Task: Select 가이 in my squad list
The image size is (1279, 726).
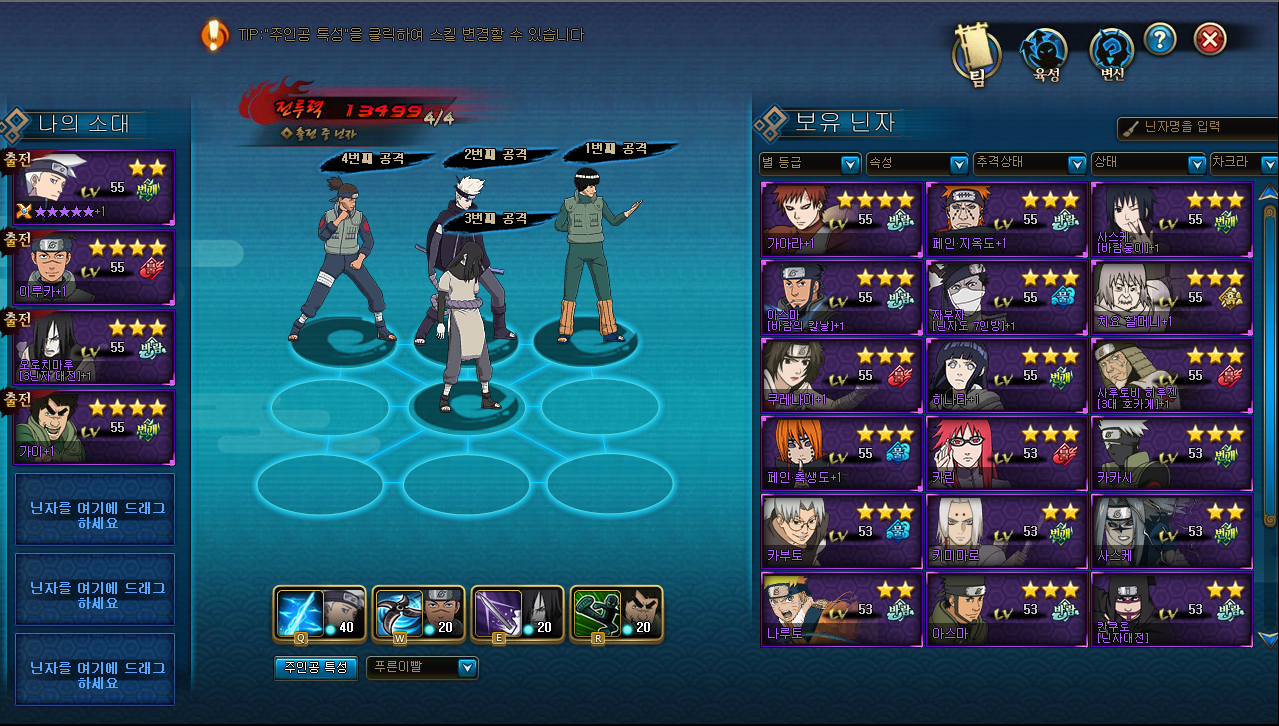Action: coord(96,426)
